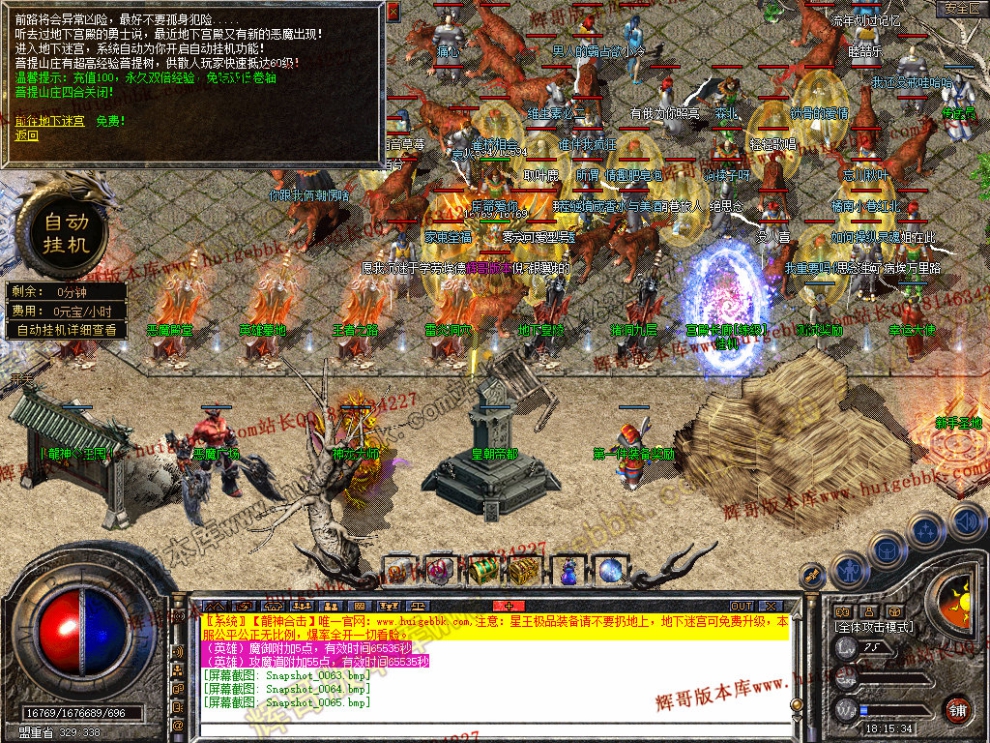Open 自动挂机详细查看 details

tap(66, 329)
